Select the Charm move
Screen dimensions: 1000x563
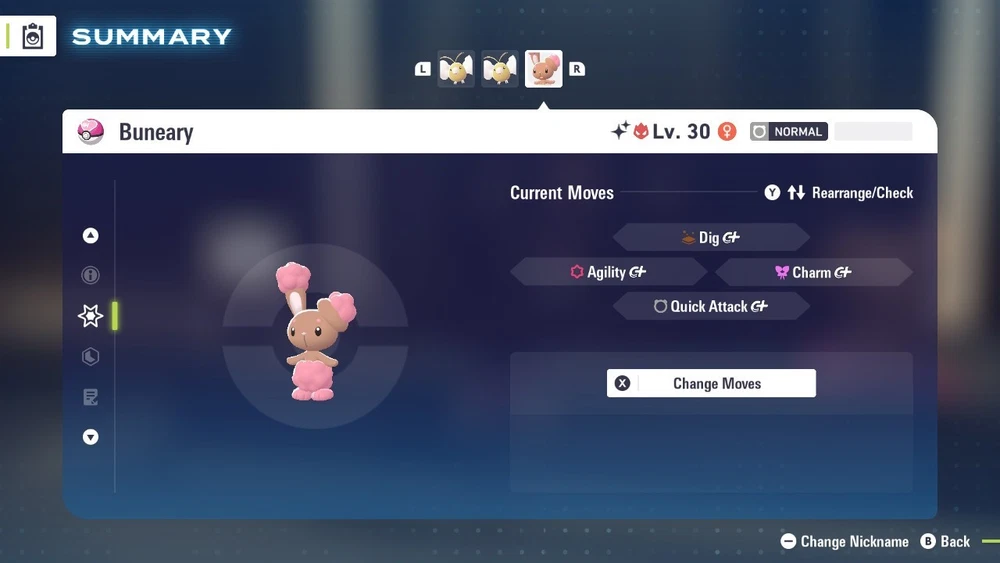tap(813, 272)
